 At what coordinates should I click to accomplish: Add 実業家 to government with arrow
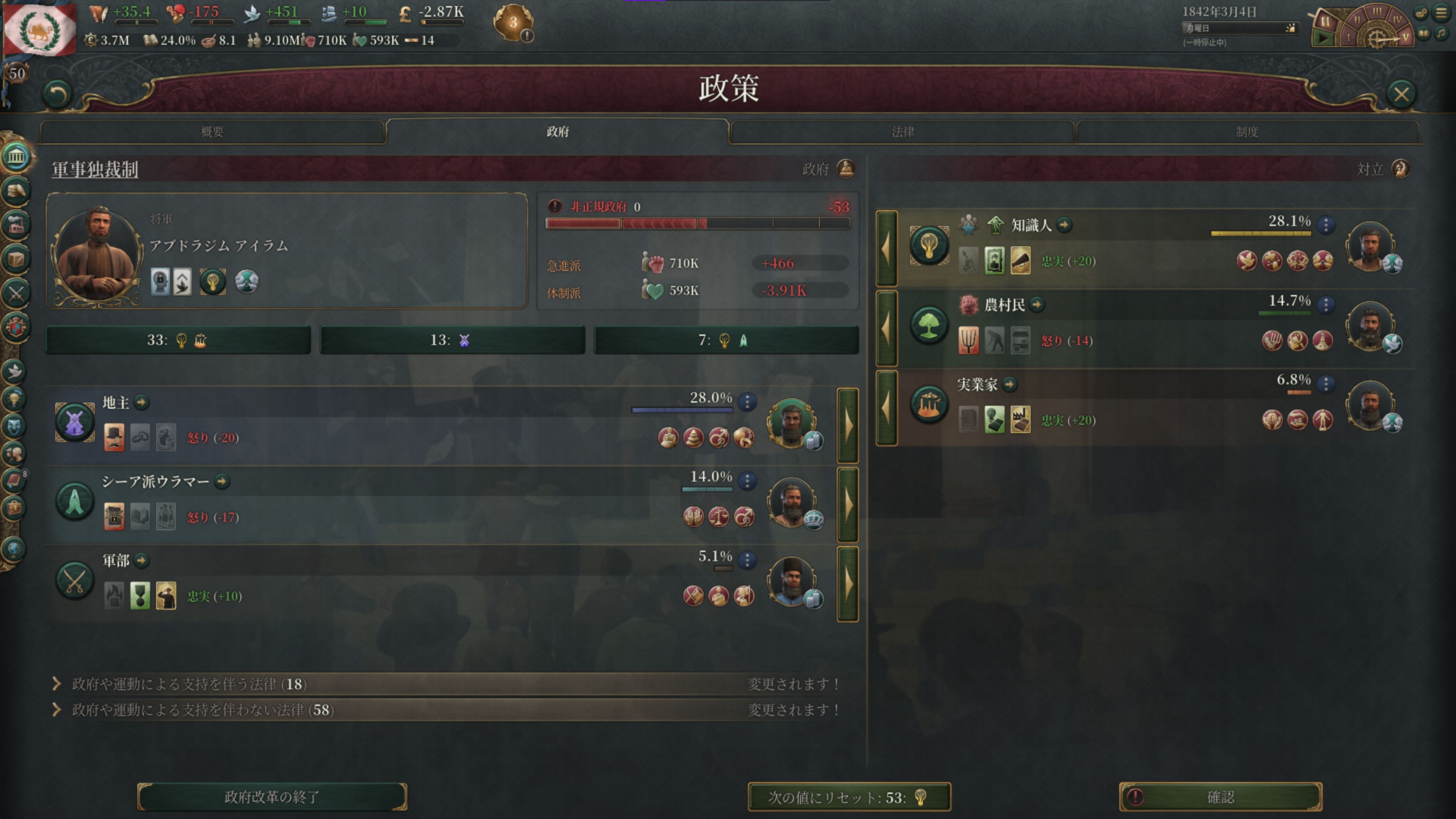click(x=886, y=408)
